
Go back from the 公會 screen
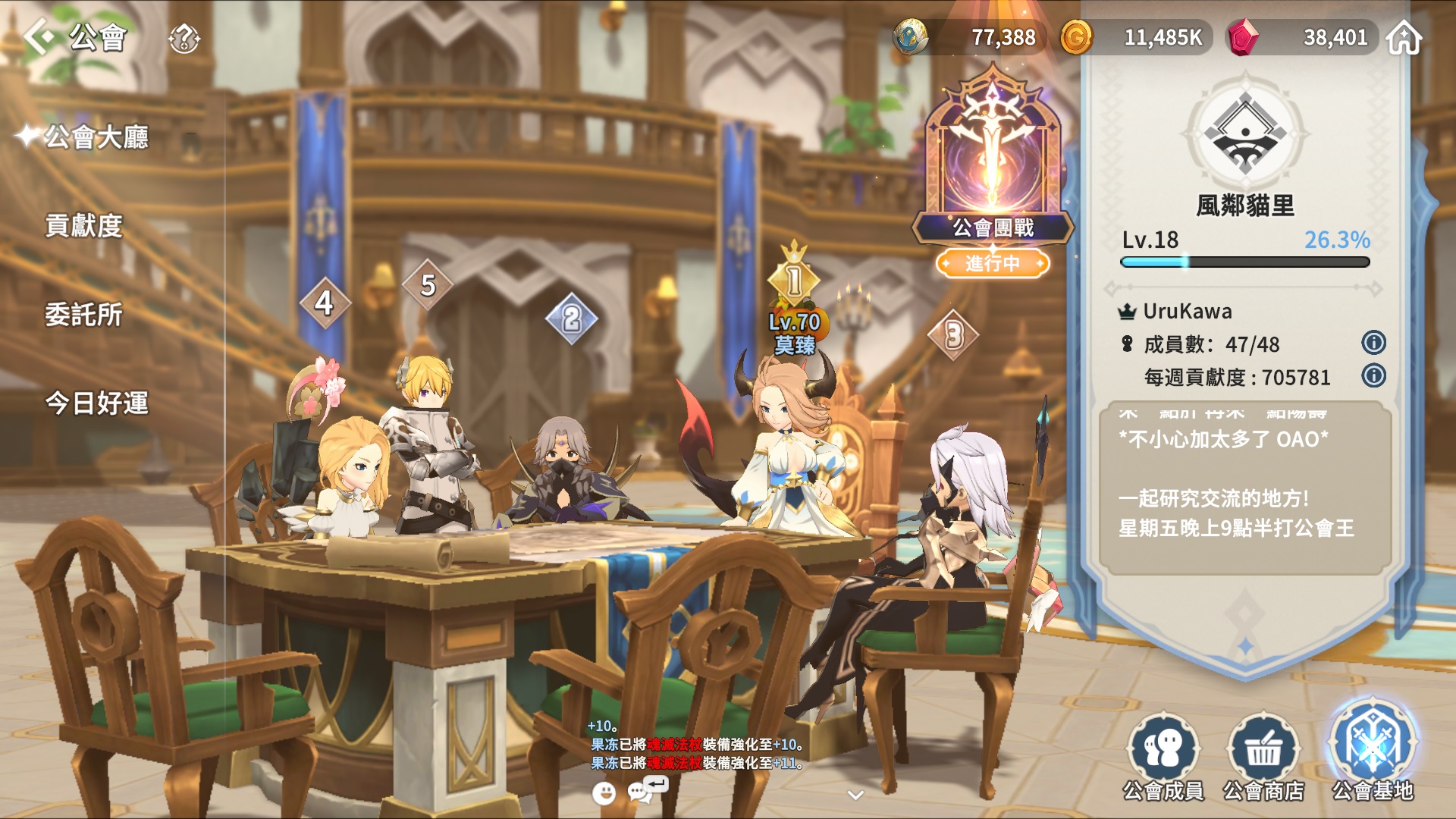39,36
